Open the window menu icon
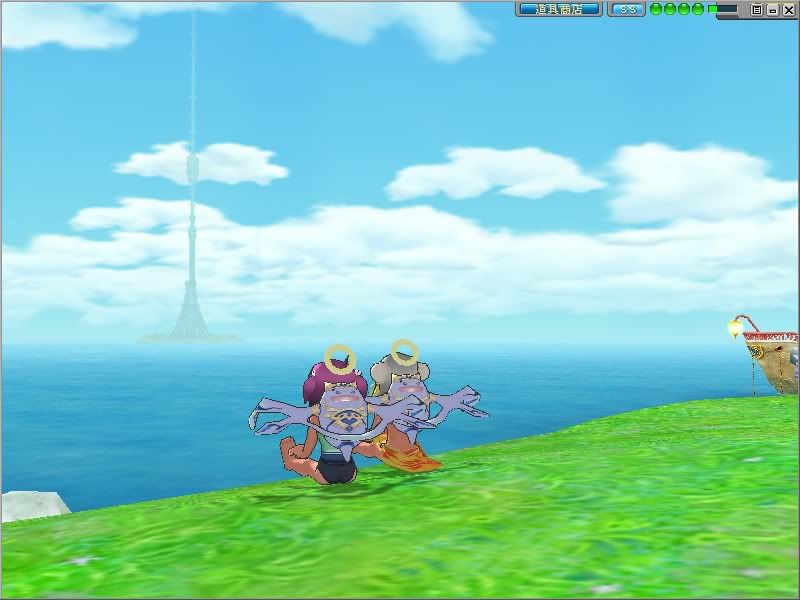The height and width of the screenshot is (600, 800). tap(757, 9)
